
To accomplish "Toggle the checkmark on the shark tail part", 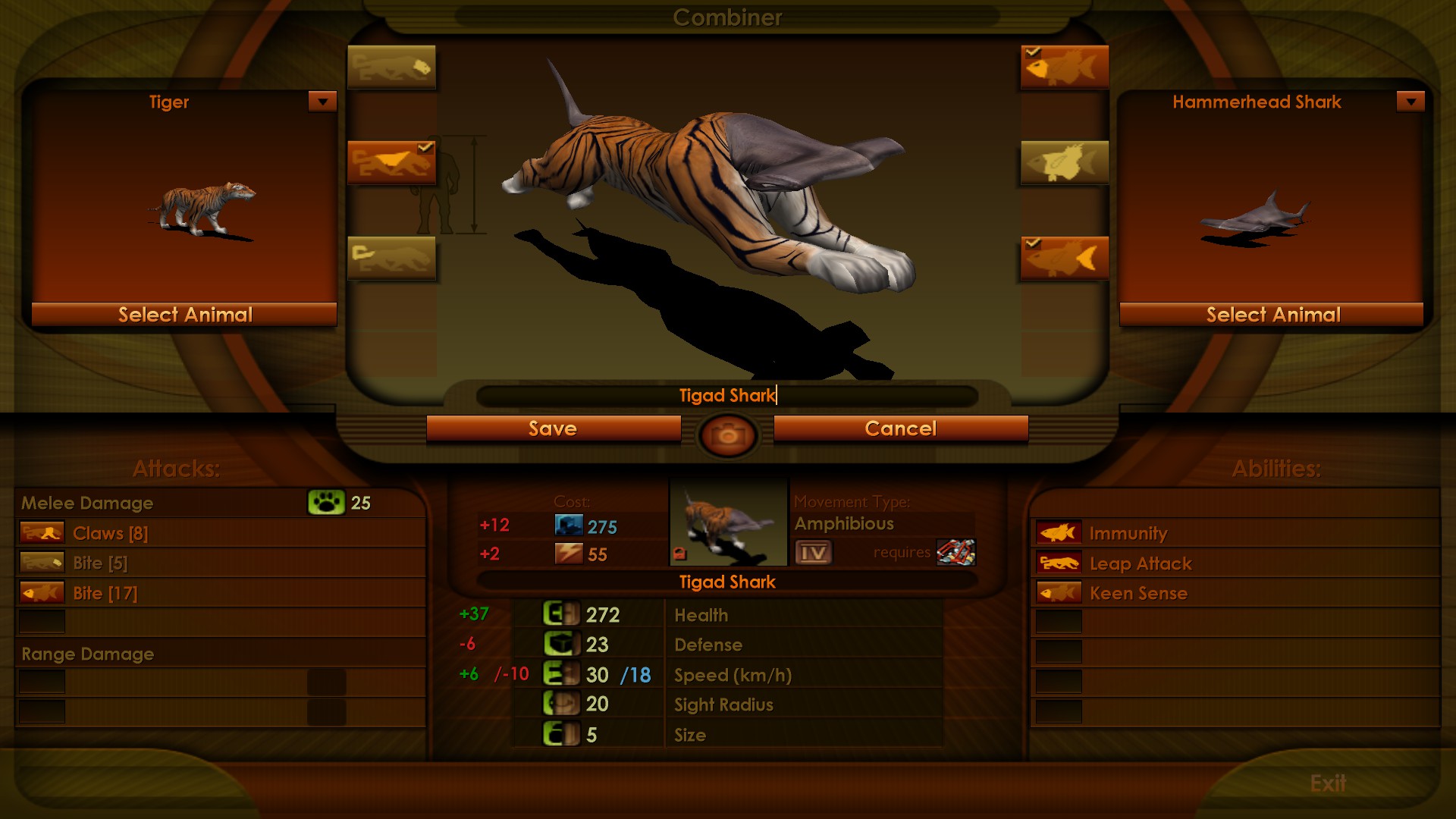I will 1032,243.
